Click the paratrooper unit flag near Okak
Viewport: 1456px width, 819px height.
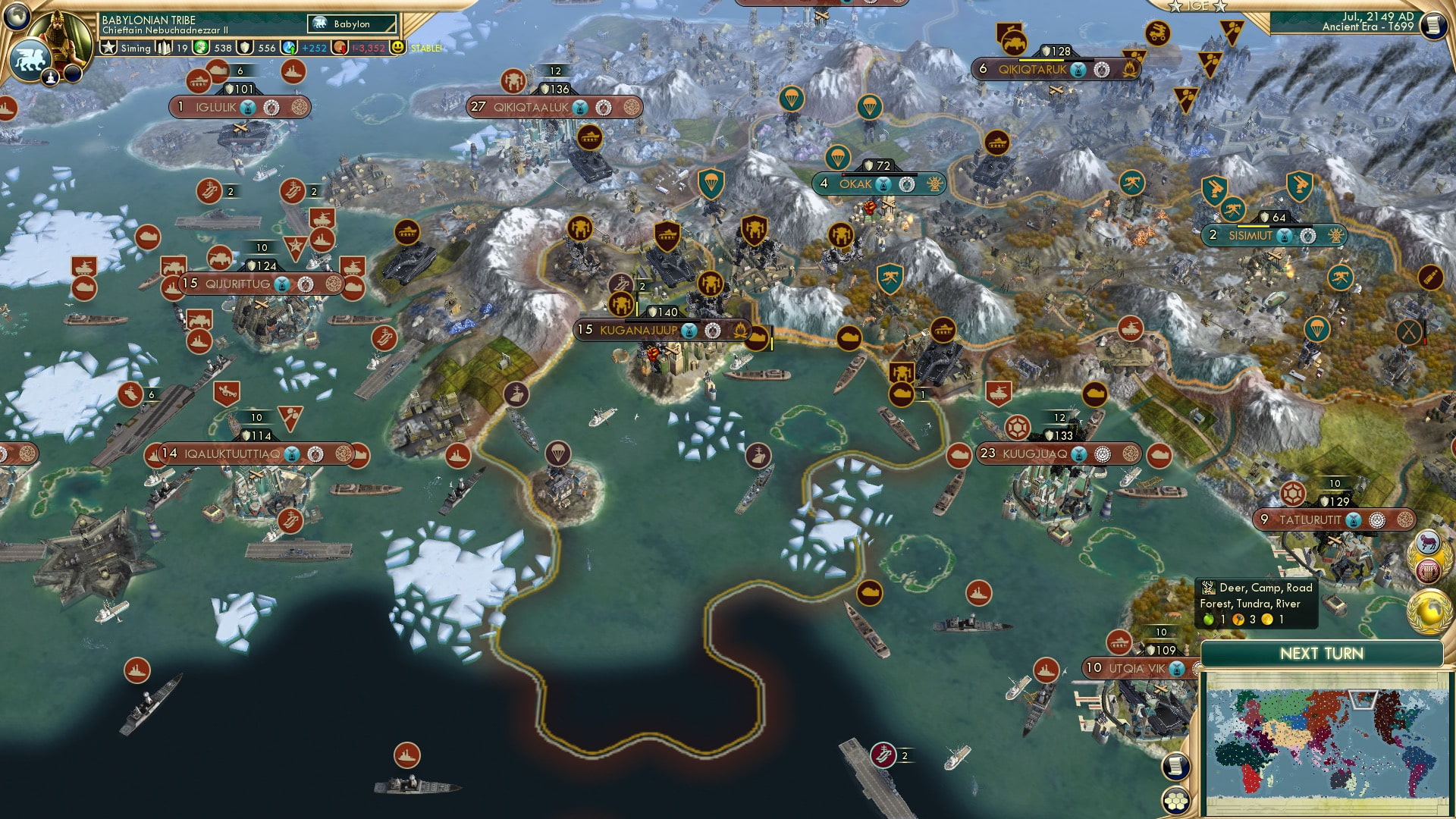tap(838, 157)
